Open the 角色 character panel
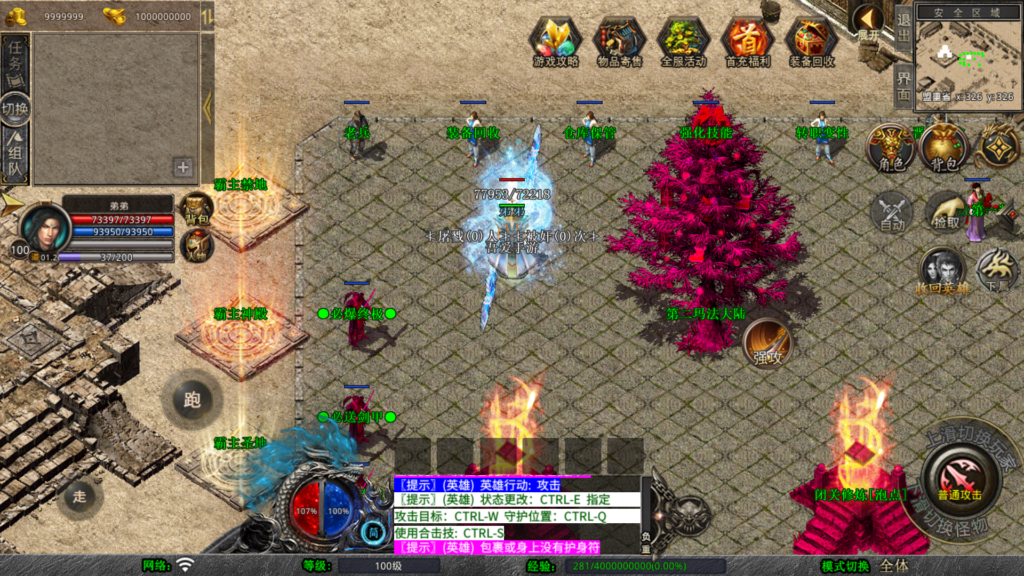 click(x=891, y=148)
